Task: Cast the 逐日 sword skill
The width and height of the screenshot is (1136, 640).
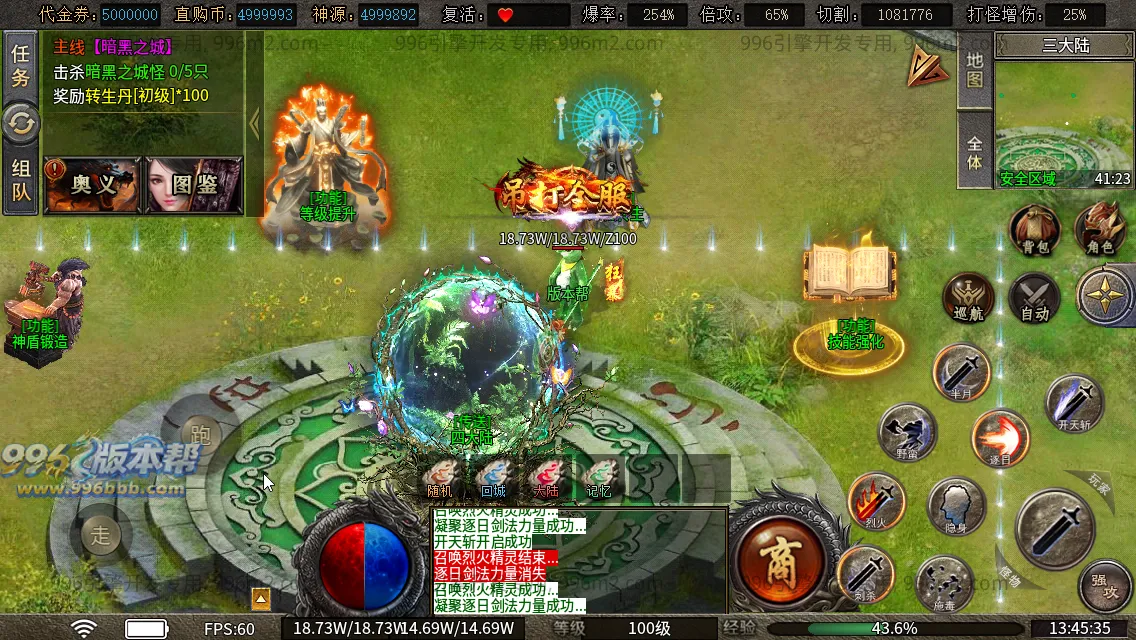Action: point(1000,438)
